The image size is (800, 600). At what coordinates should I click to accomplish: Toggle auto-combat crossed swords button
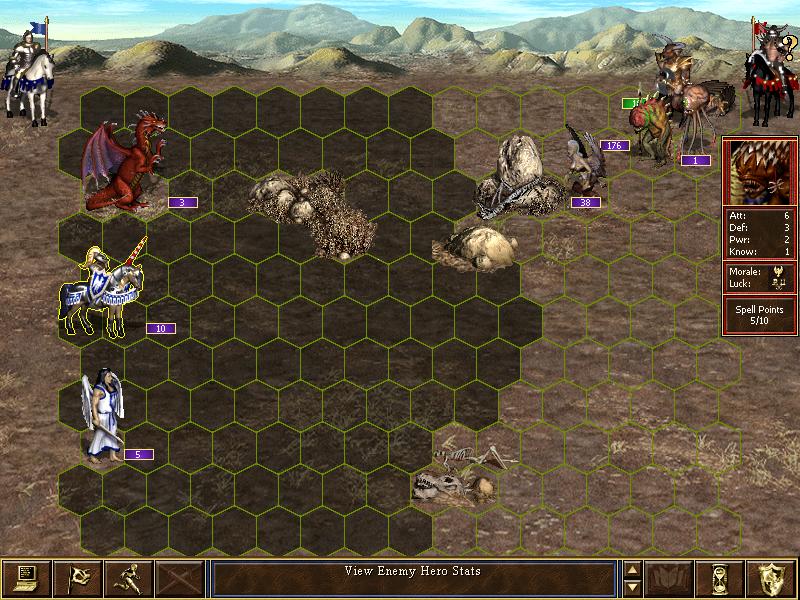coord(180,578)
